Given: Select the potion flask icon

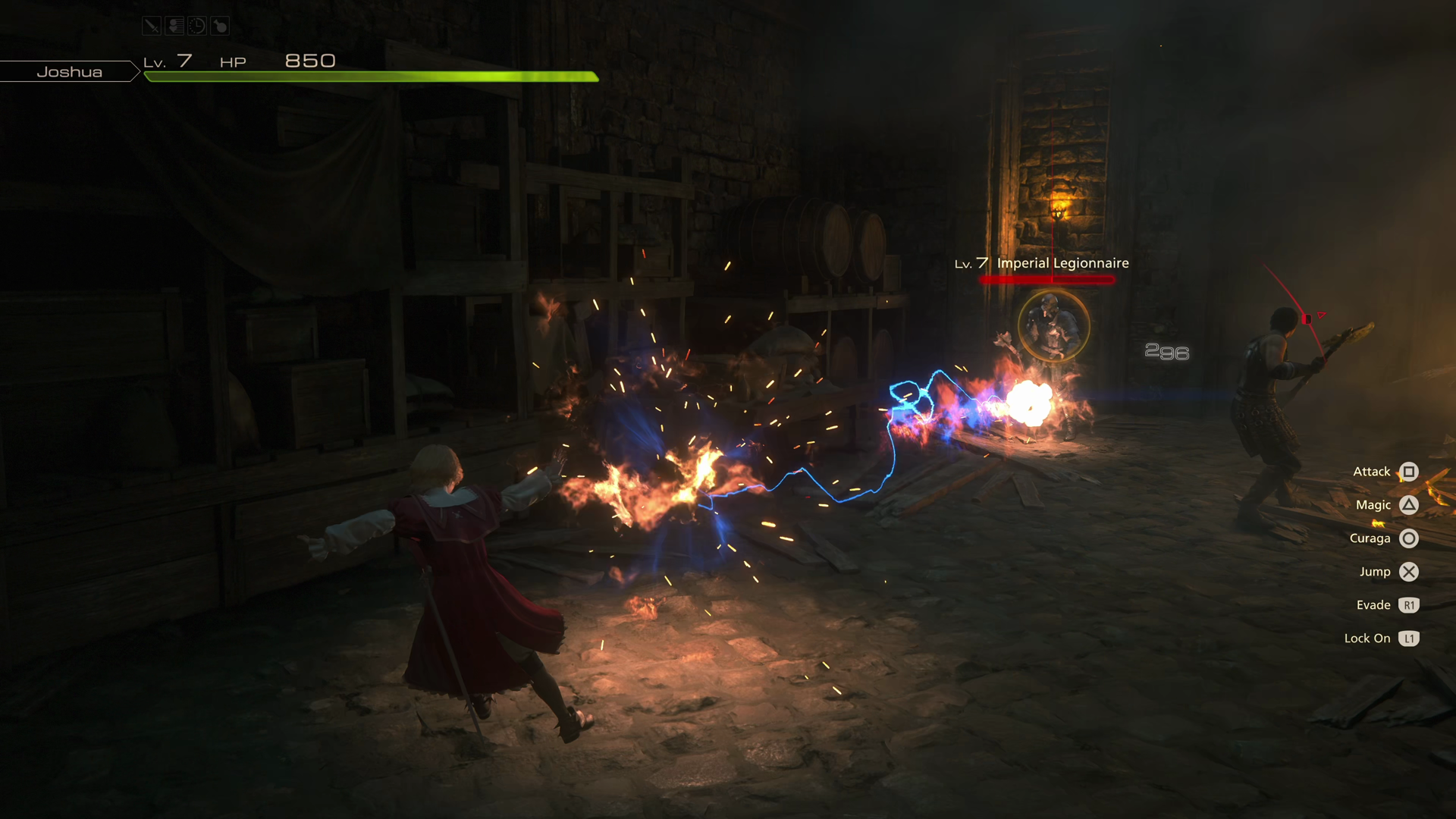Looking at the screenshot, I should click(220, 26).
